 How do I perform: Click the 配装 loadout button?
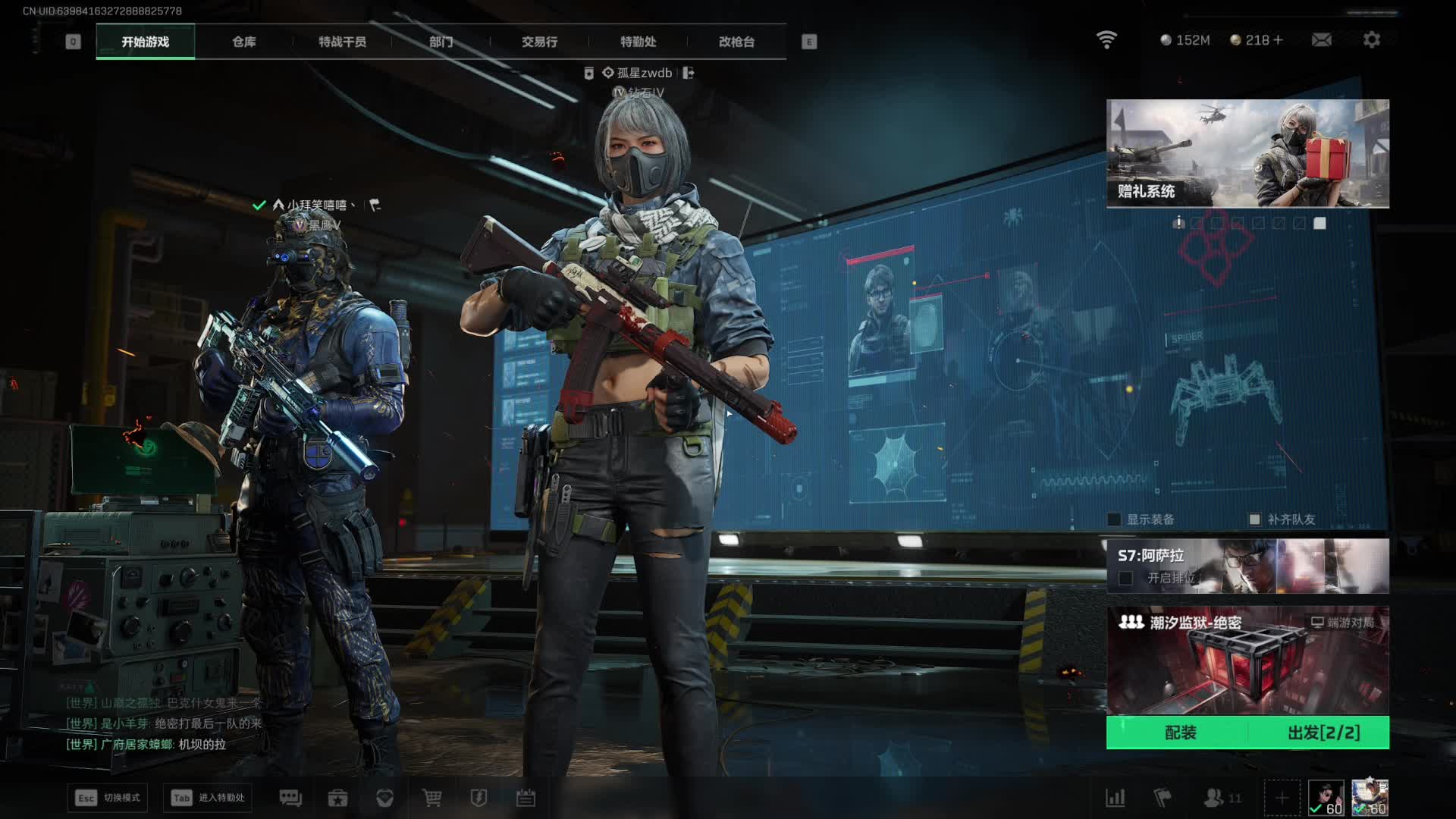(1180, 733)
